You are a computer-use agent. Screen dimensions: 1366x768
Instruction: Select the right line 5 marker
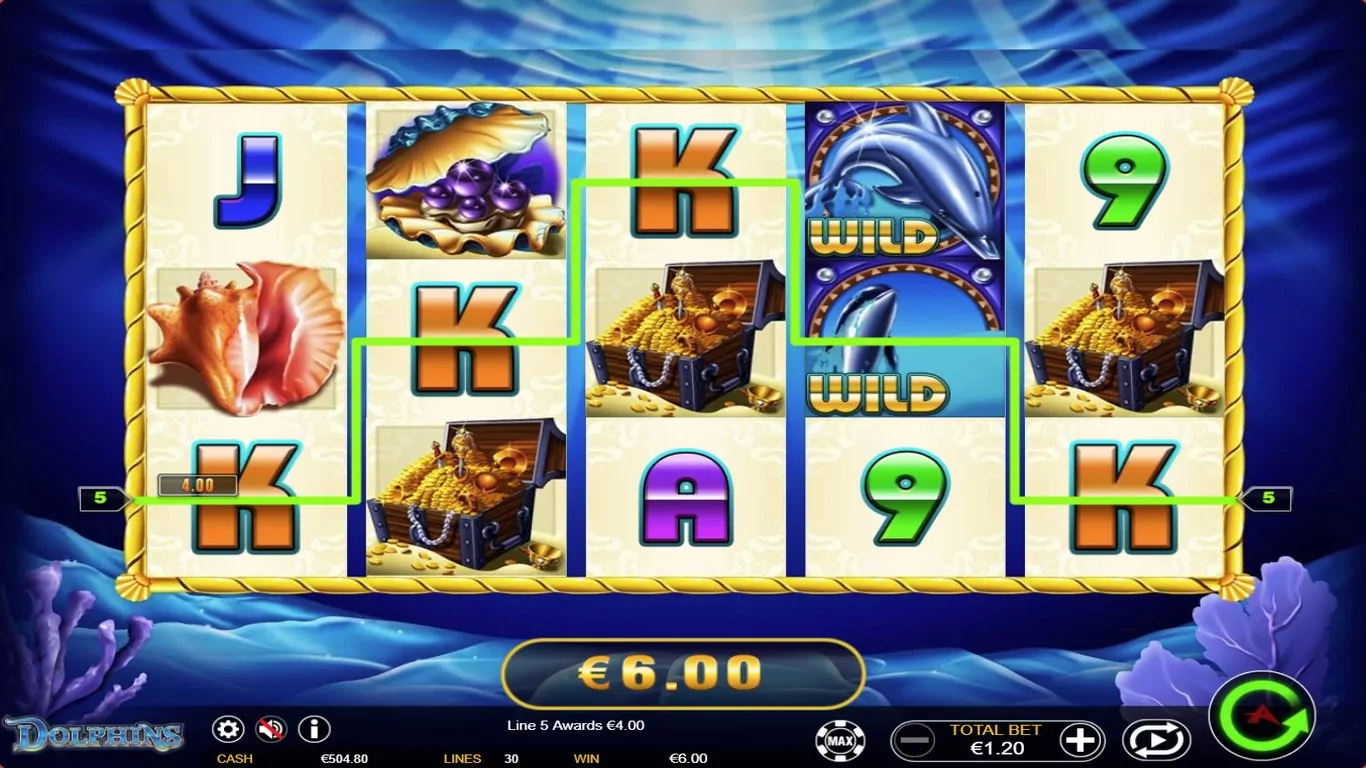1267,498
